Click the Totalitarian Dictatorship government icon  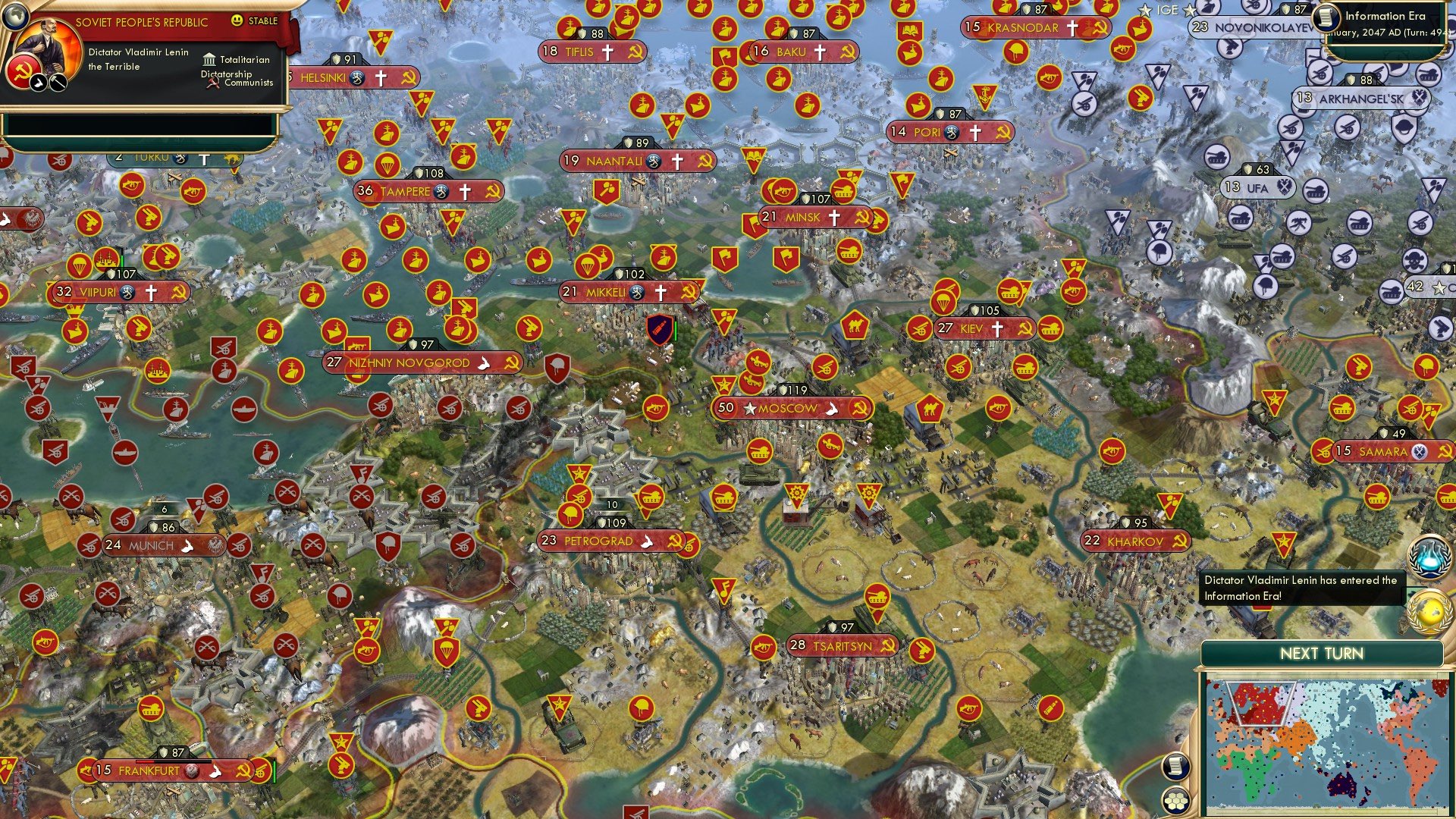(209, 61)
